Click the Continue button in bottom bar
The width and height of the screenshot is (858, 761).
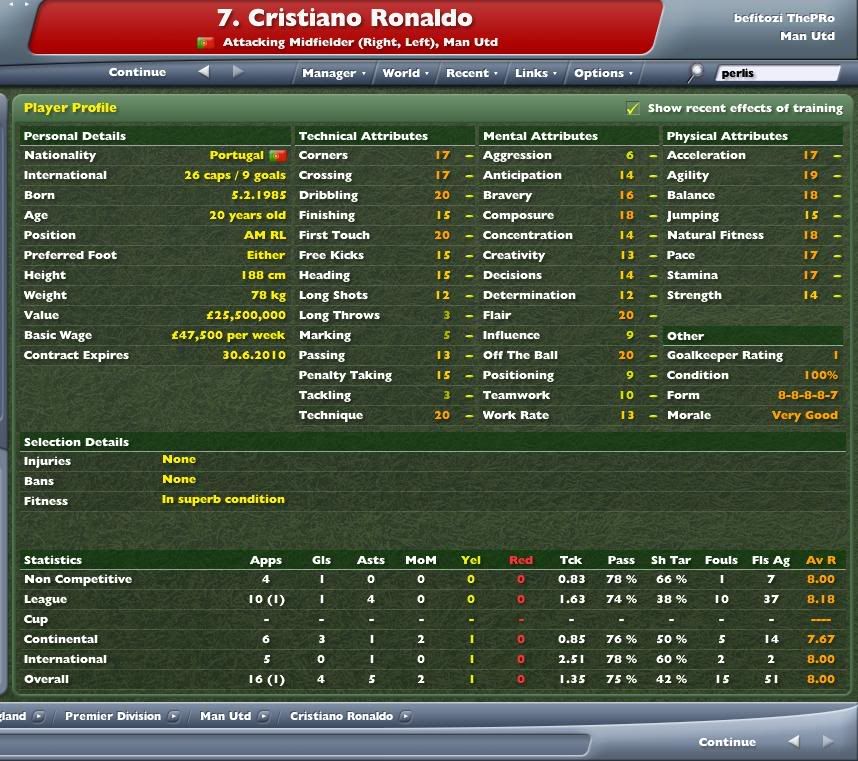point(727,742)
